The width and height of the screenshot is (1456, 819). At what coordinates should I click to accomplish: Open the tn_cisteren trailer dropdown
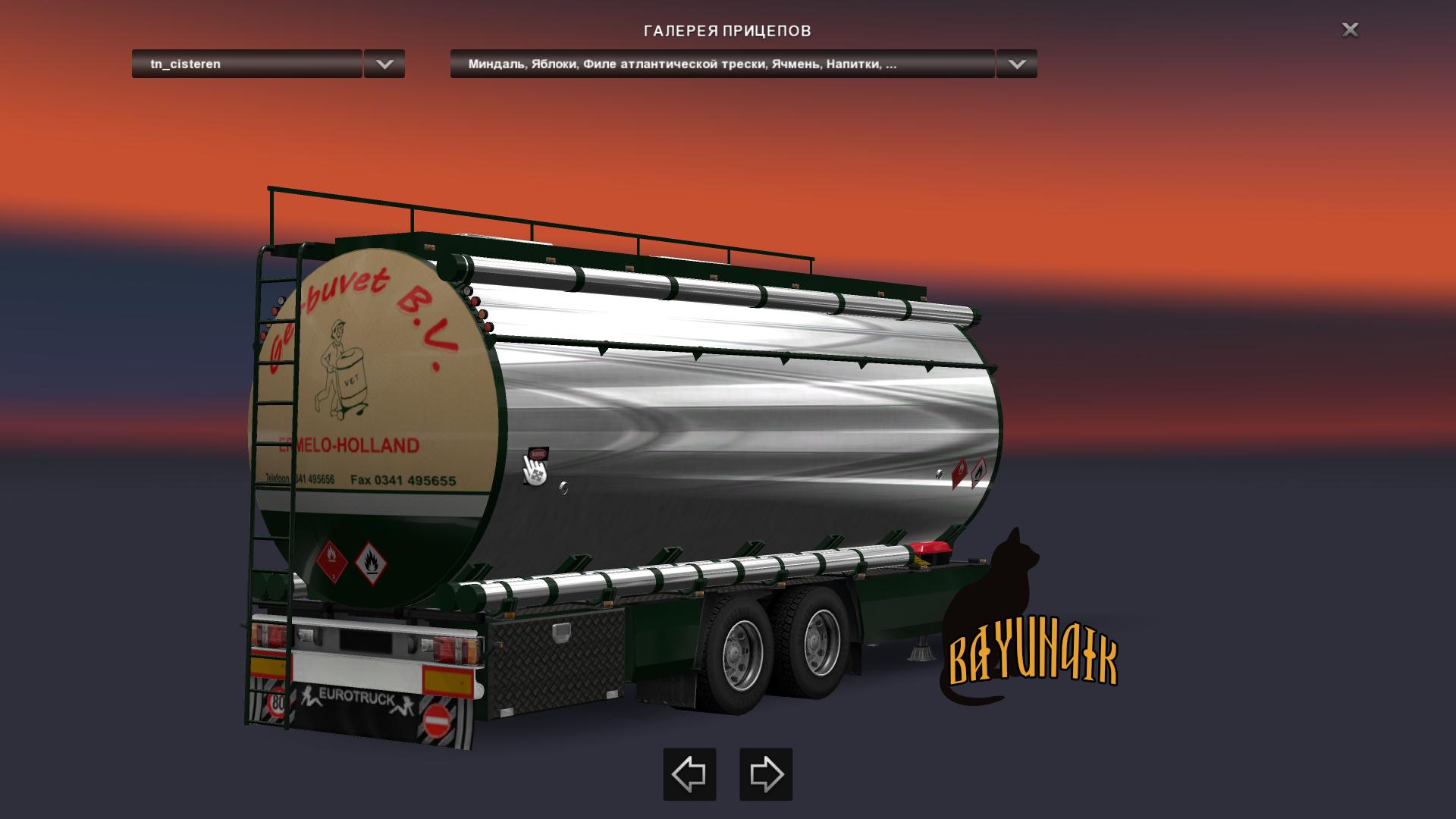(246, 64)
